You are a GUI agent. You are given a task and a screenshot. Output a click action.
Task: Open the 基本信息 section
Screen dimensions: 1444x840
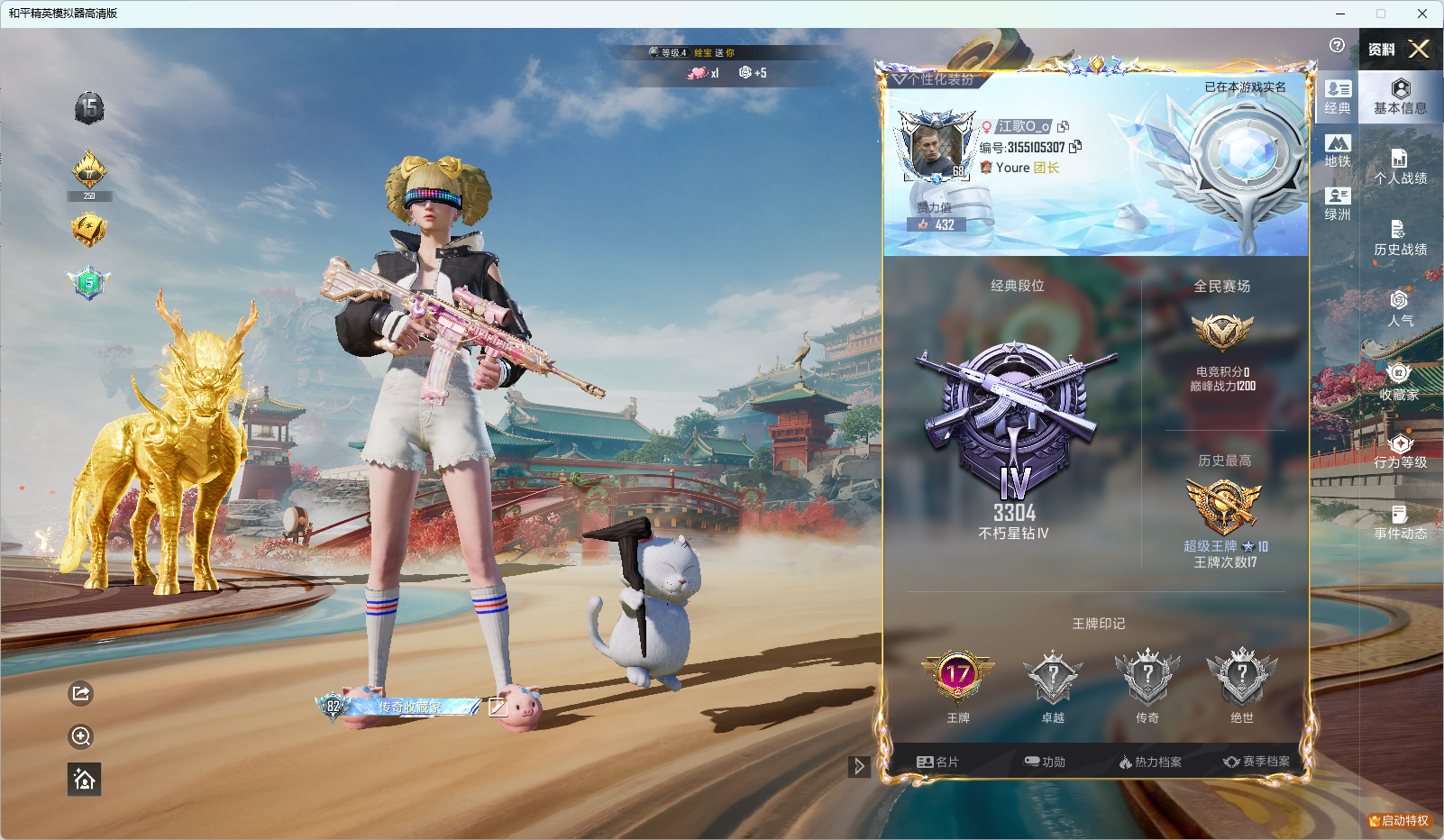pos(1400,96)
